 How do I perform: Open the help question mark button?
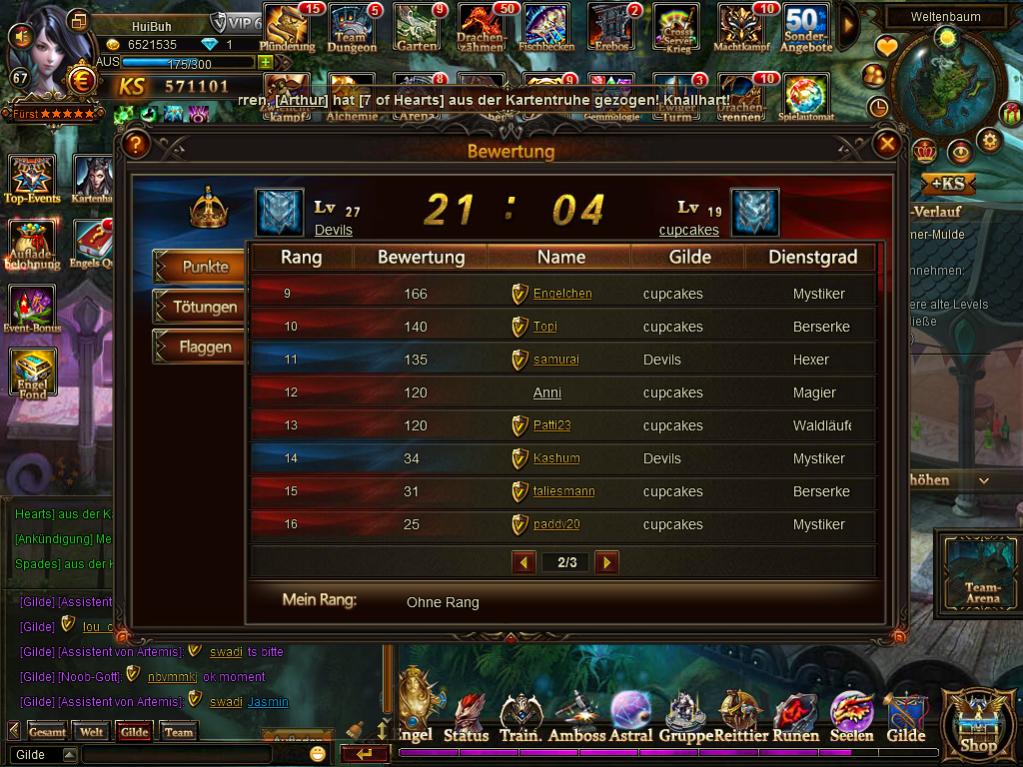(x=137, y=145)
